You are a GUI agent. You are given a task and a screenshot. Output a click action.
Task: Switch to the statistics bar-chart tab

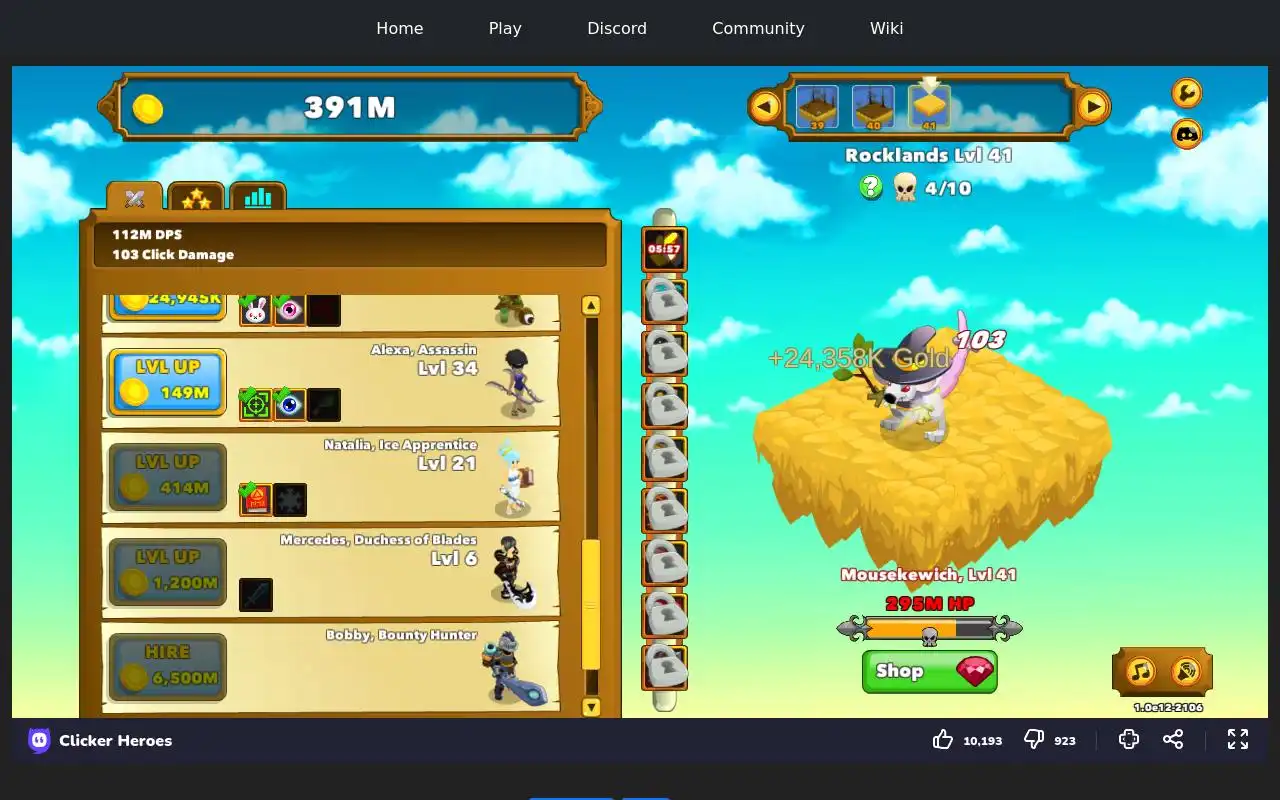click(x=258, y=198)
